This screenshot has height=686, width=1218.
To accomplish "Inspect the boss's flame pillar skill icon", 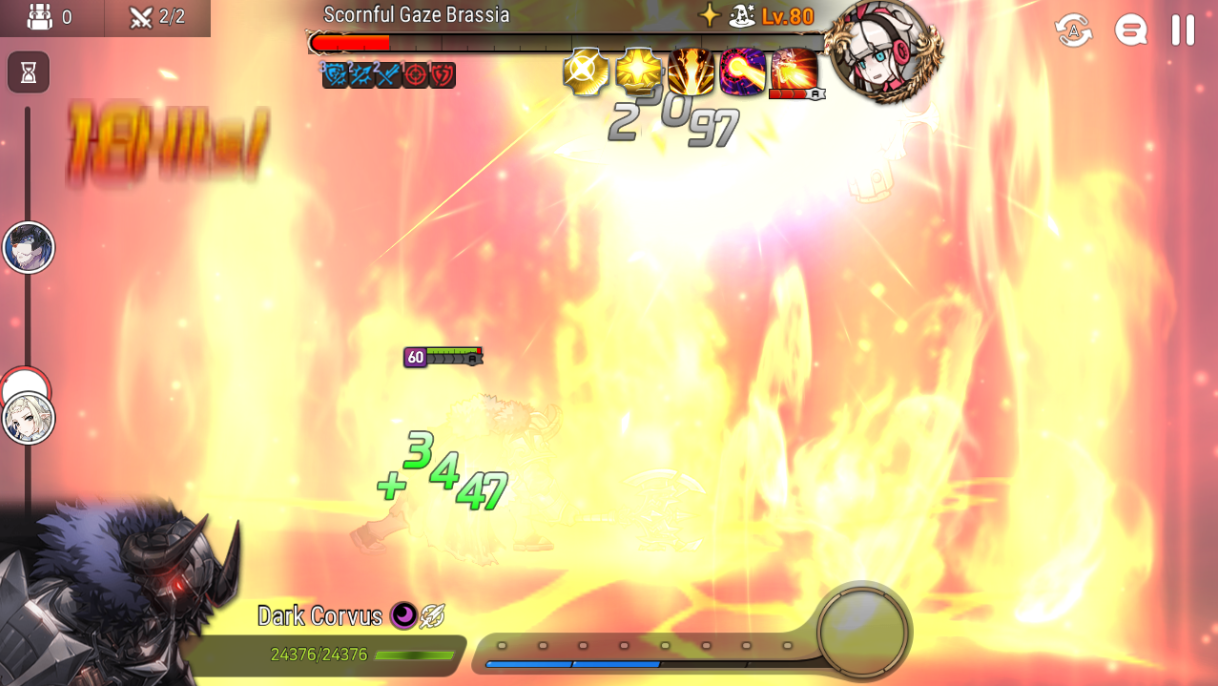I will tap(691, 72).
